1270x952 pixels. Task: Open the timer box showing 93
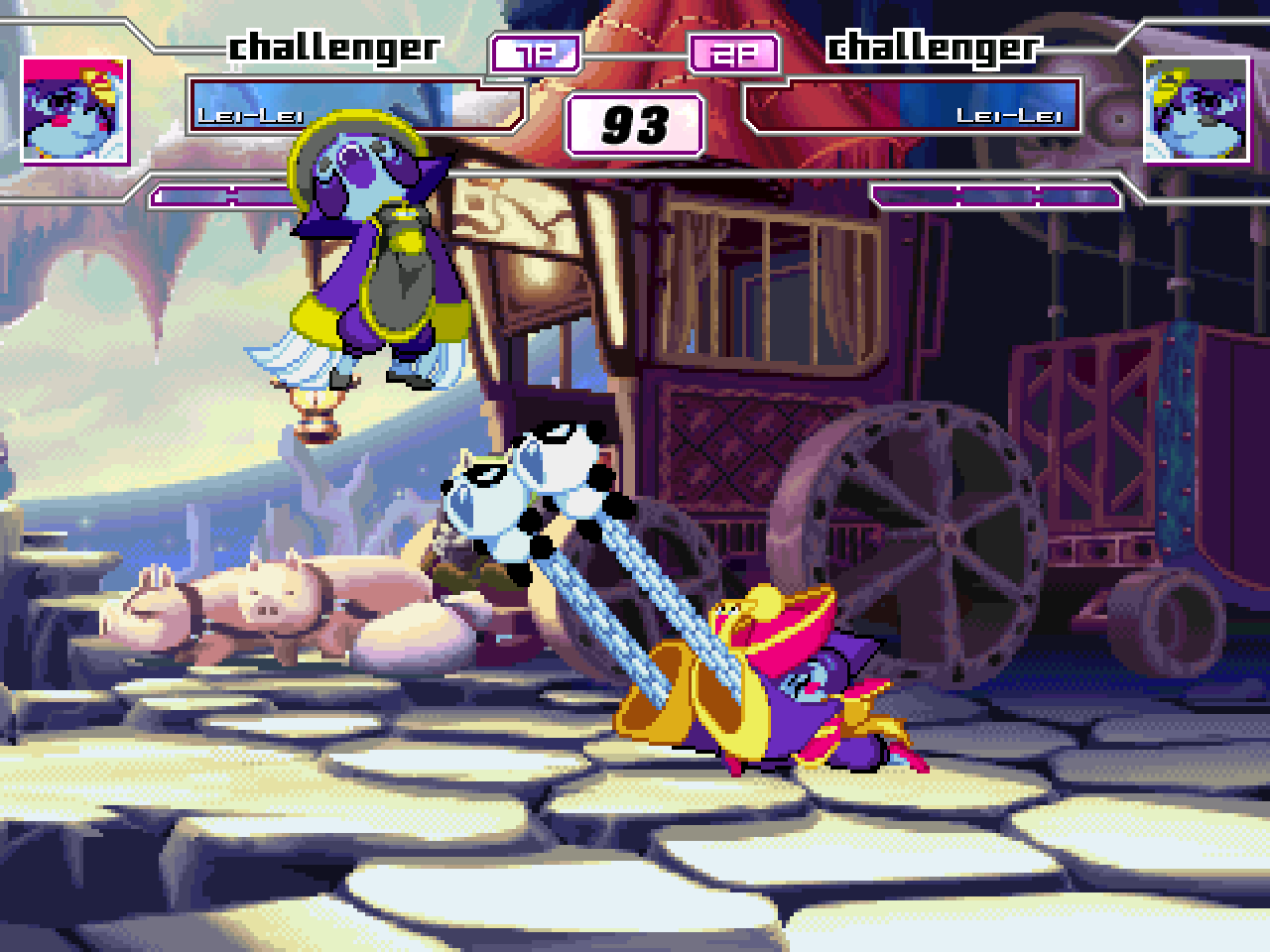tap(633, 124)
